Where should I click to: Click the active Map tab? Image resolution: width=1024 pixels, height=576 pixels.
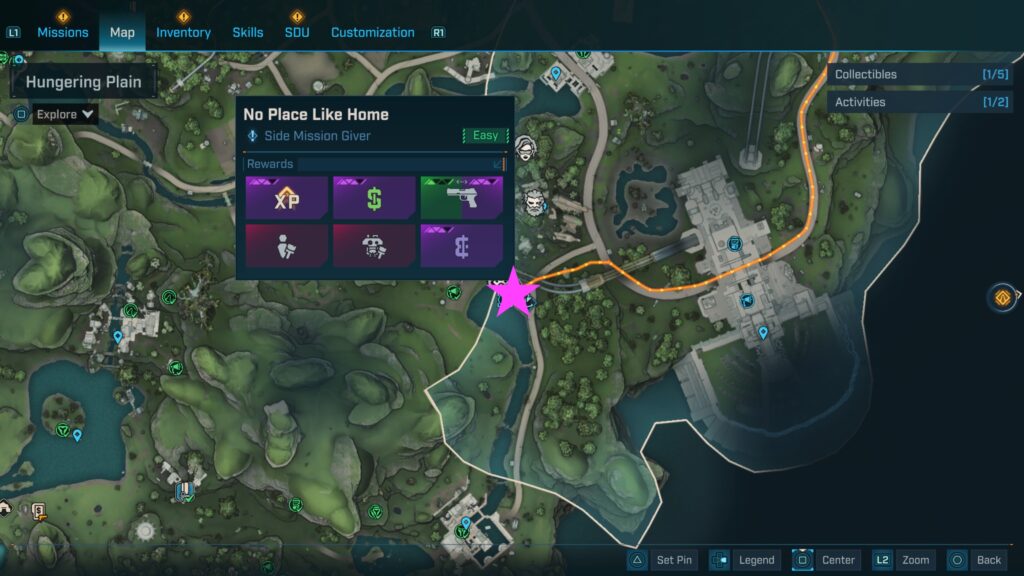click(x=122, y=32)
